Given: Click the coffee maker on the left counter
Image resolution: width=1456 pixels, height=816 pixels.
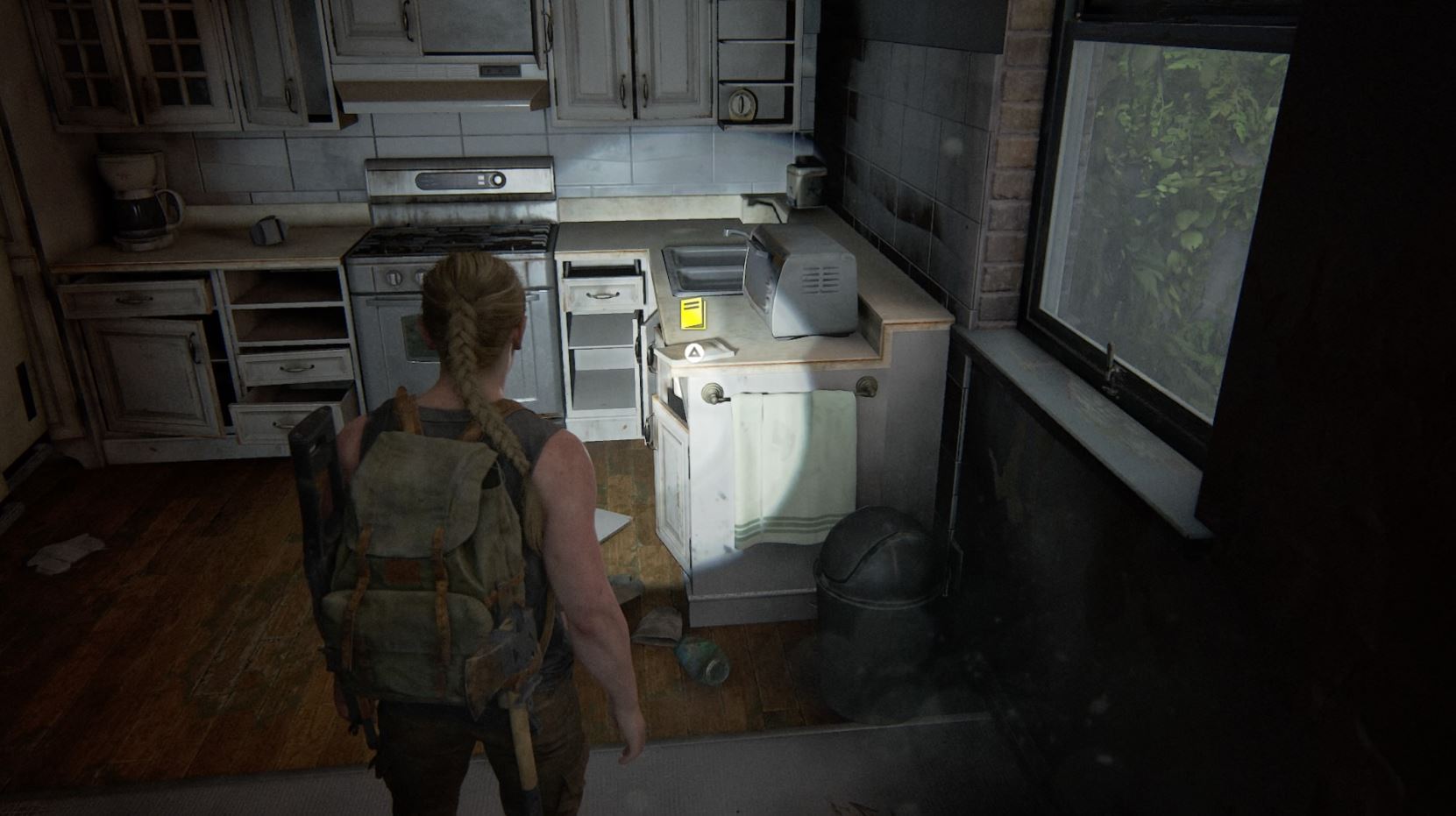Looking at the screenshot, I should tap(136, 197).
